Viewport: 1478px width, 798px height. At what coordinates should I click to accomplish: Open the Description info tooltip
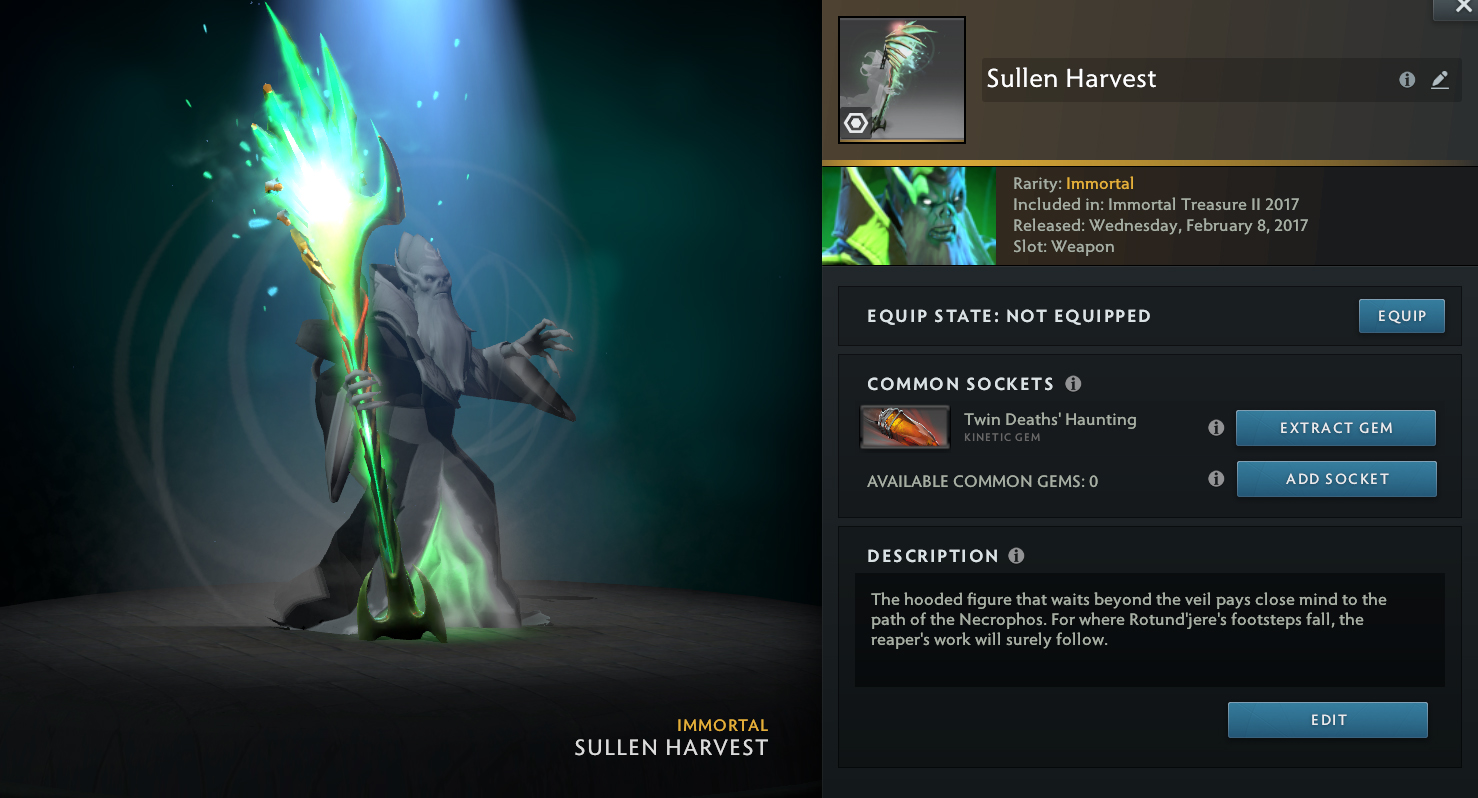tap(1016, 556)
